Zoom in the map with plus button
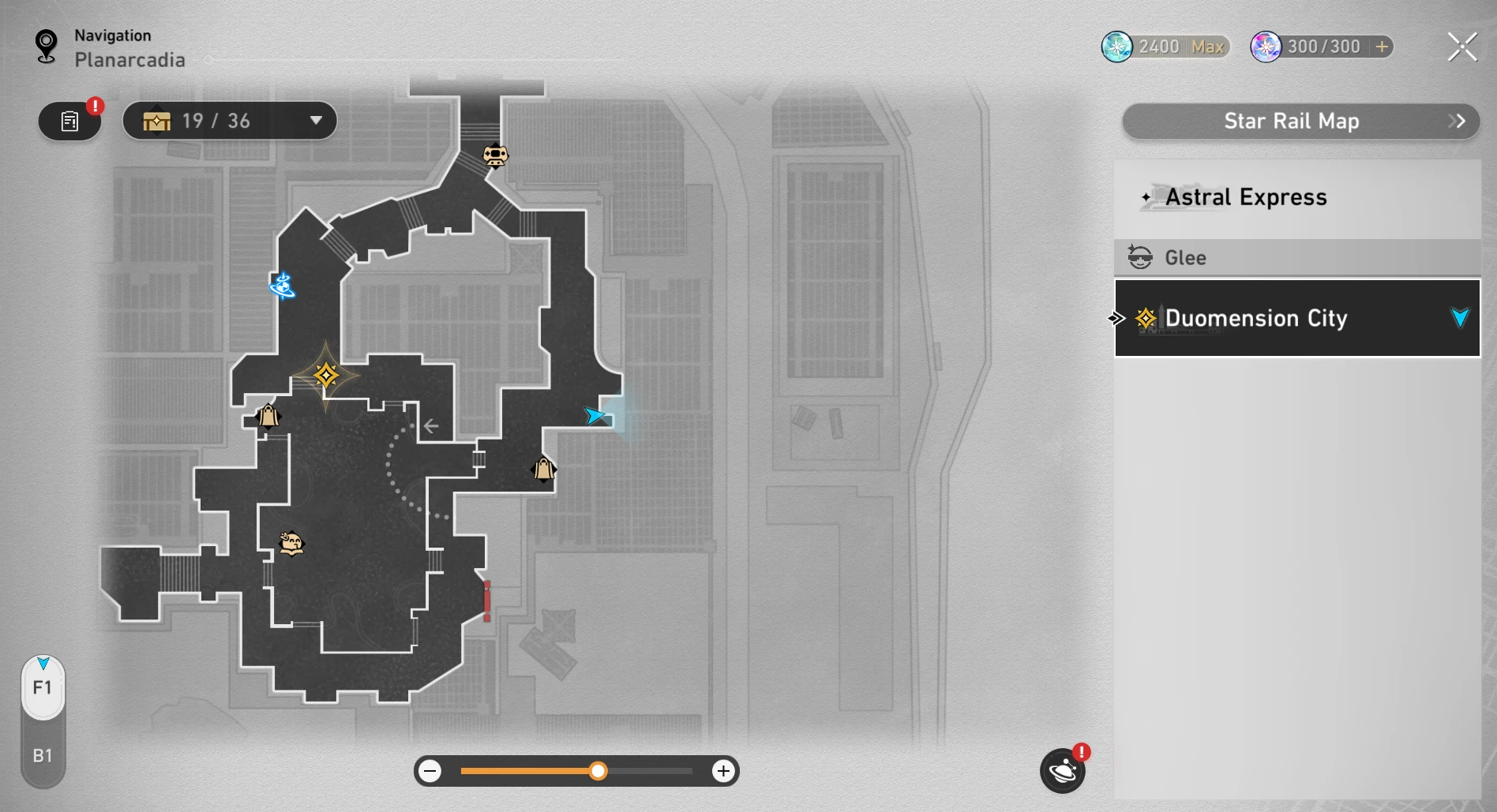This screenshot has height=812, width=1497. point(722,771)
